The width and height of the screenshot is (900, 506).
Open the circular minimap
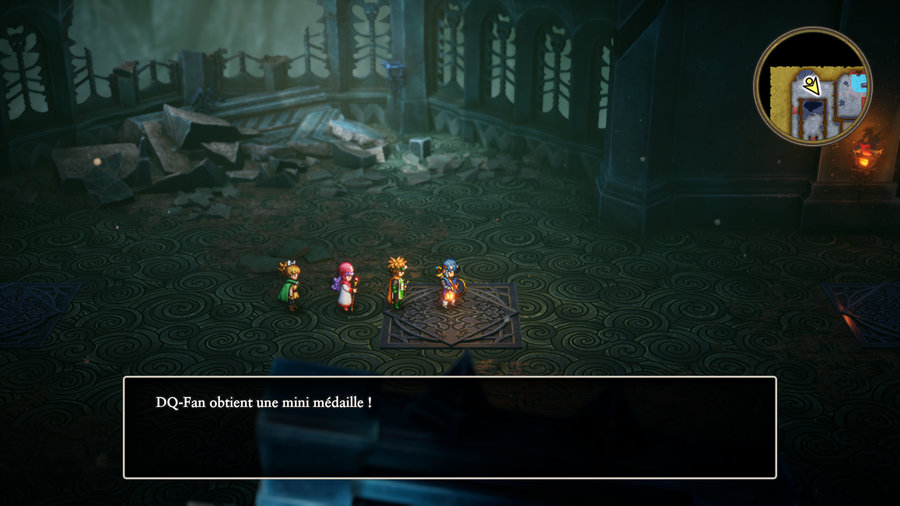click(x=812, y=87)
